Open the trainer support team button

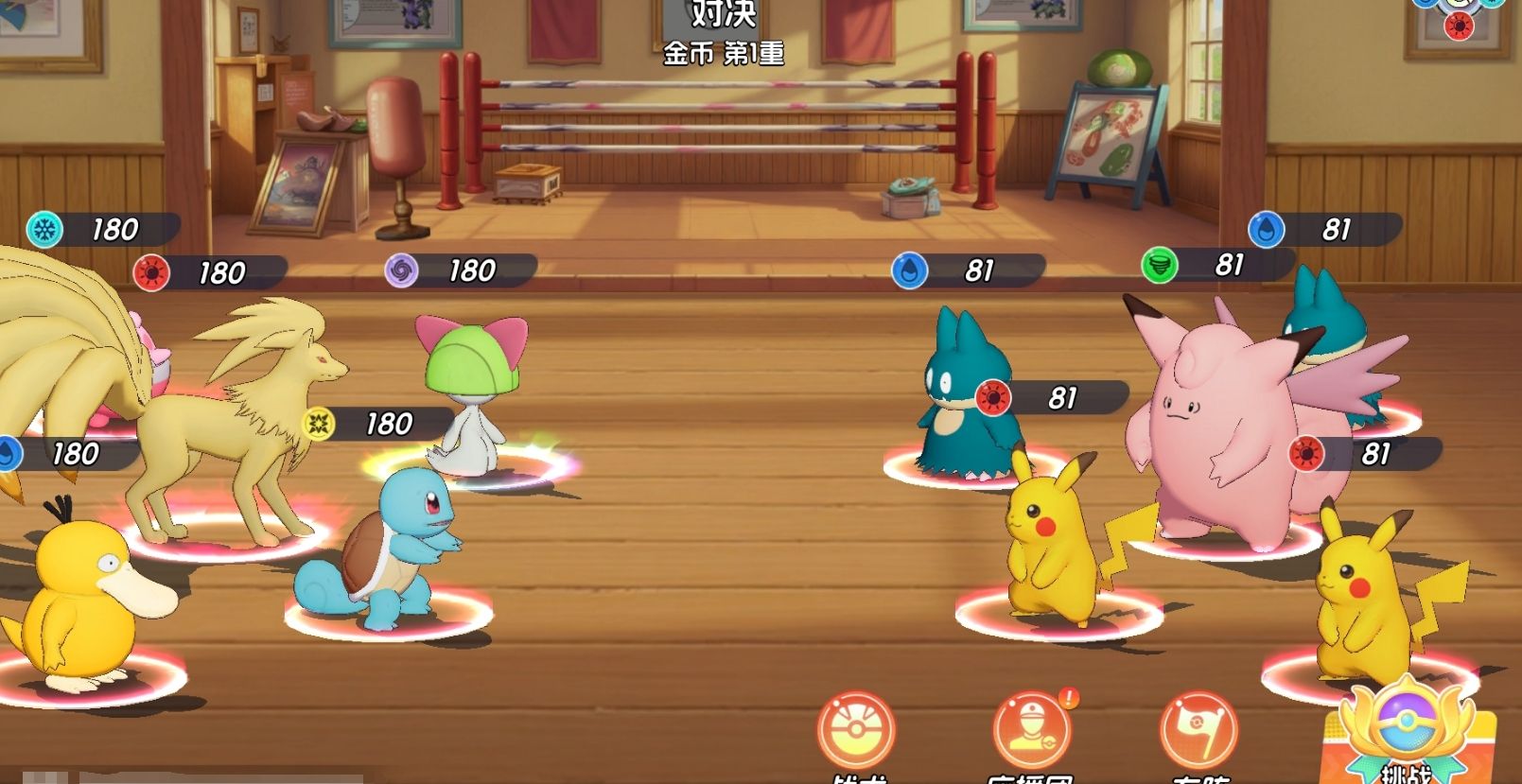pos(1031,730)
